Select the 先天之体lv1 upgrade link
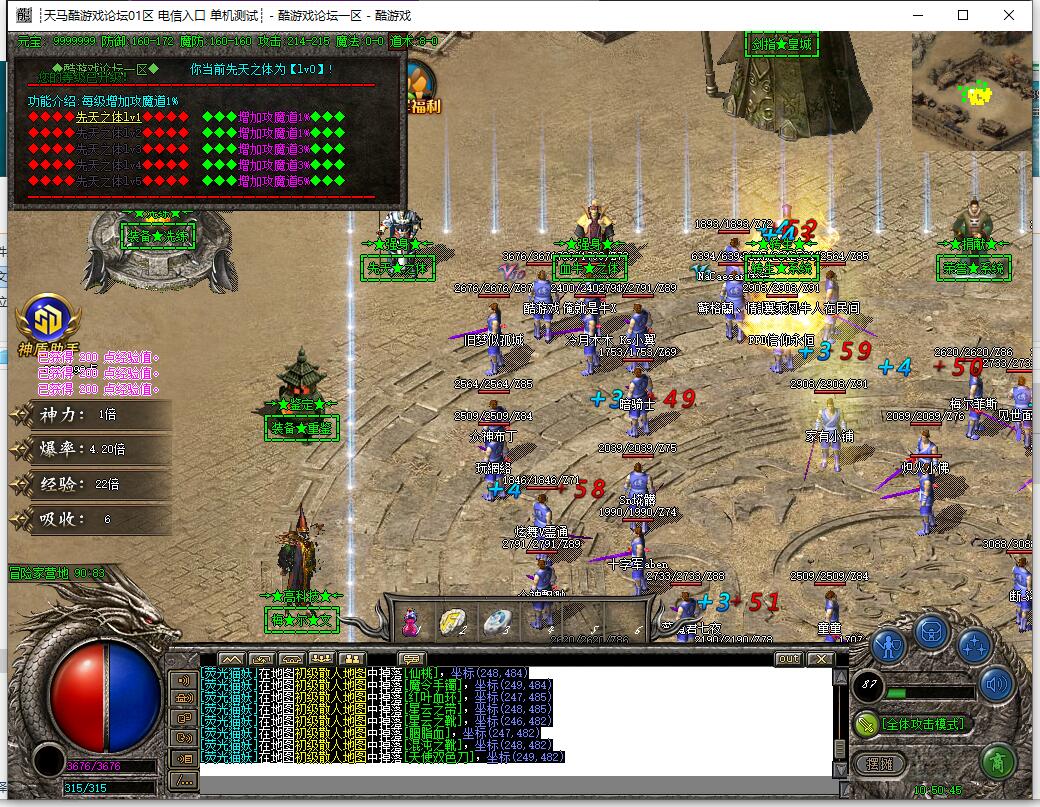Viewport: 1040px width, 807px height. [x=108, y=117]
